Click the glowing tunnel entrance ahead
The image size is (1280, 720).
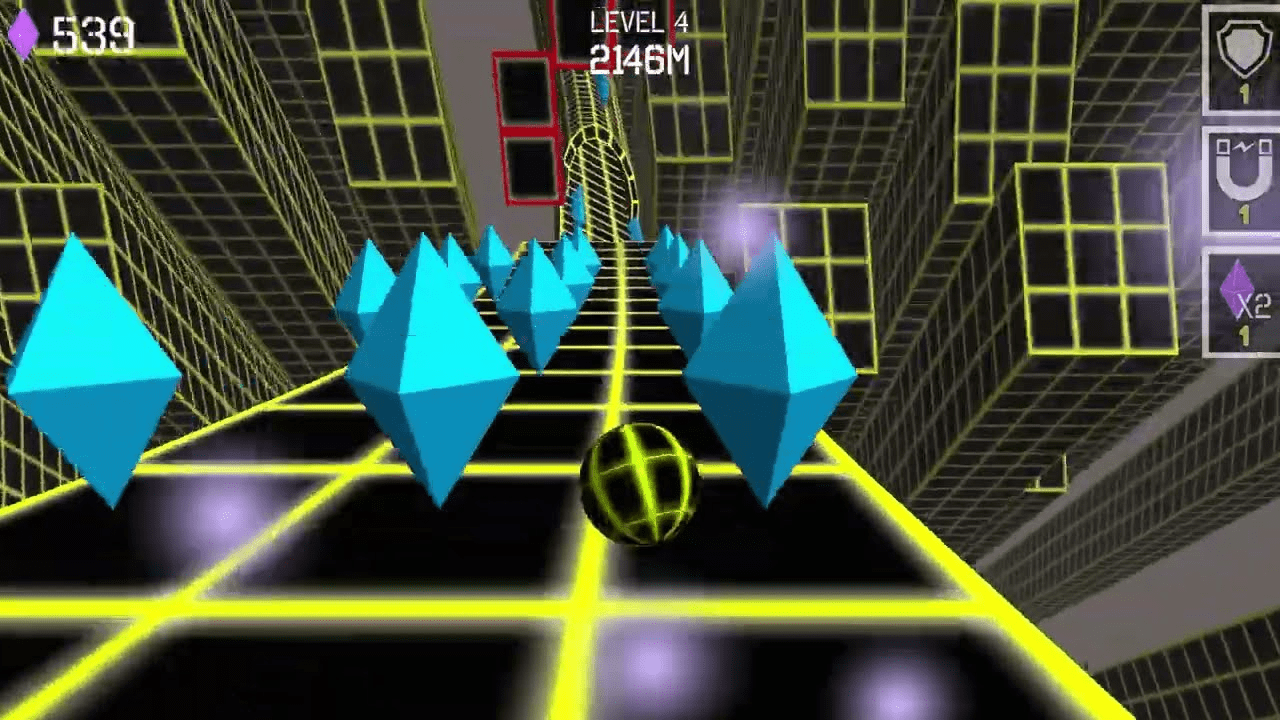tap(600, 160)
